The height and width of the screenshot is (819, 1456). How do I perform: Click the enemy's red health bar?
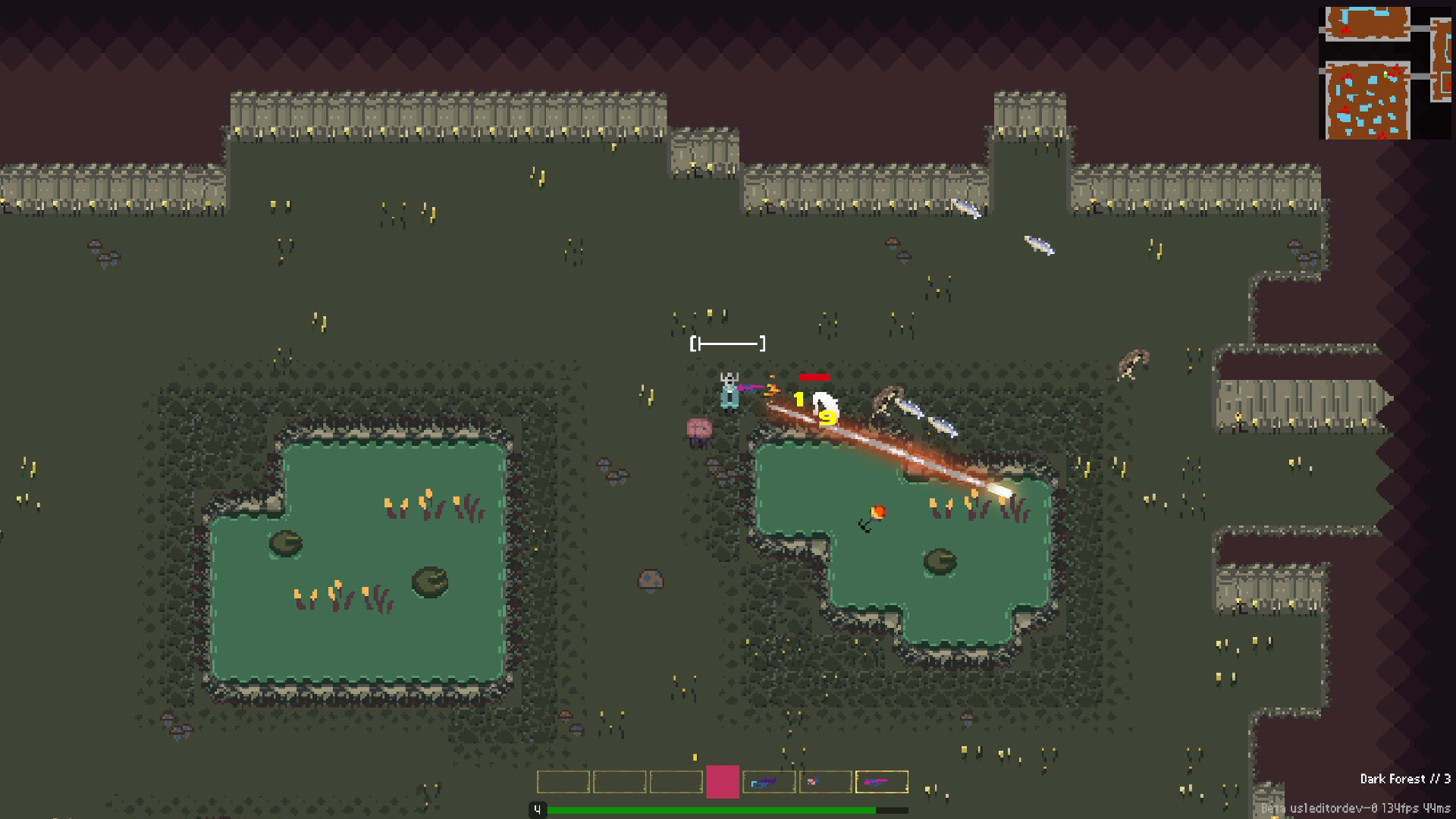(x=813, y=375)
